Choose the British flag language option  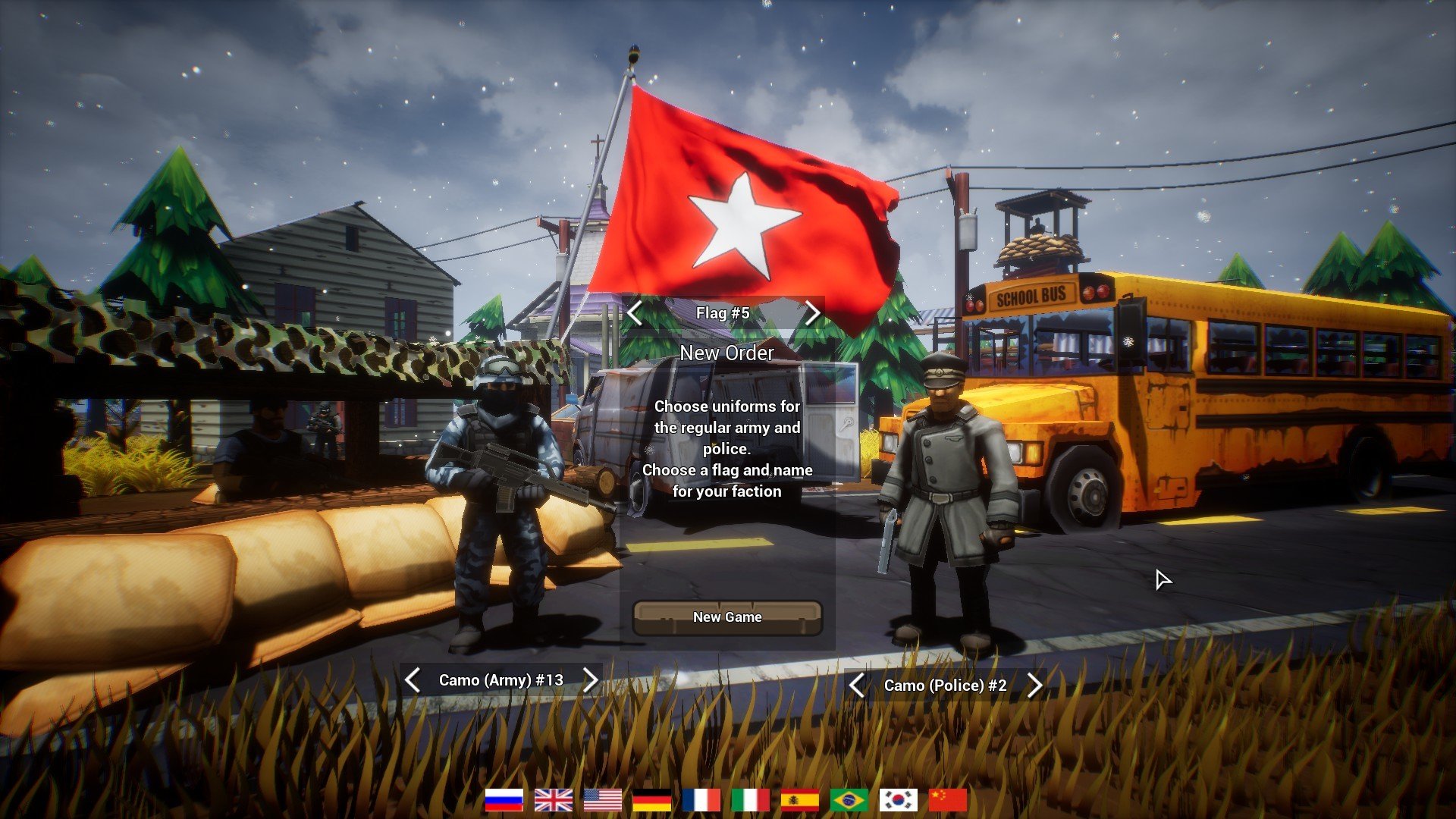click(x=554, y=799)
